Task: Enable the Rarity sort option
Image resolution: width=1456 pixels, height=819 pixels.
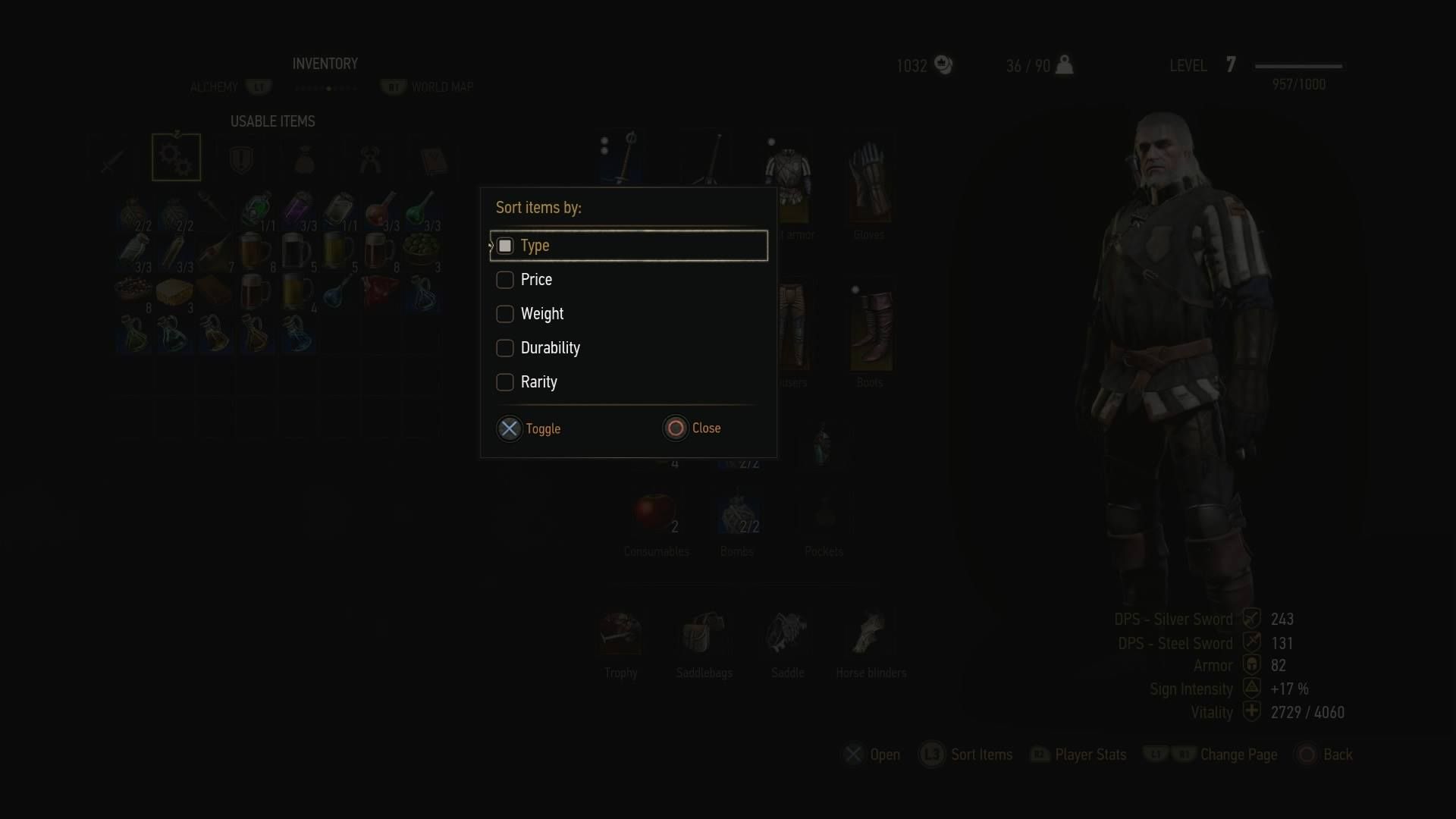Action: coord(505,382)
